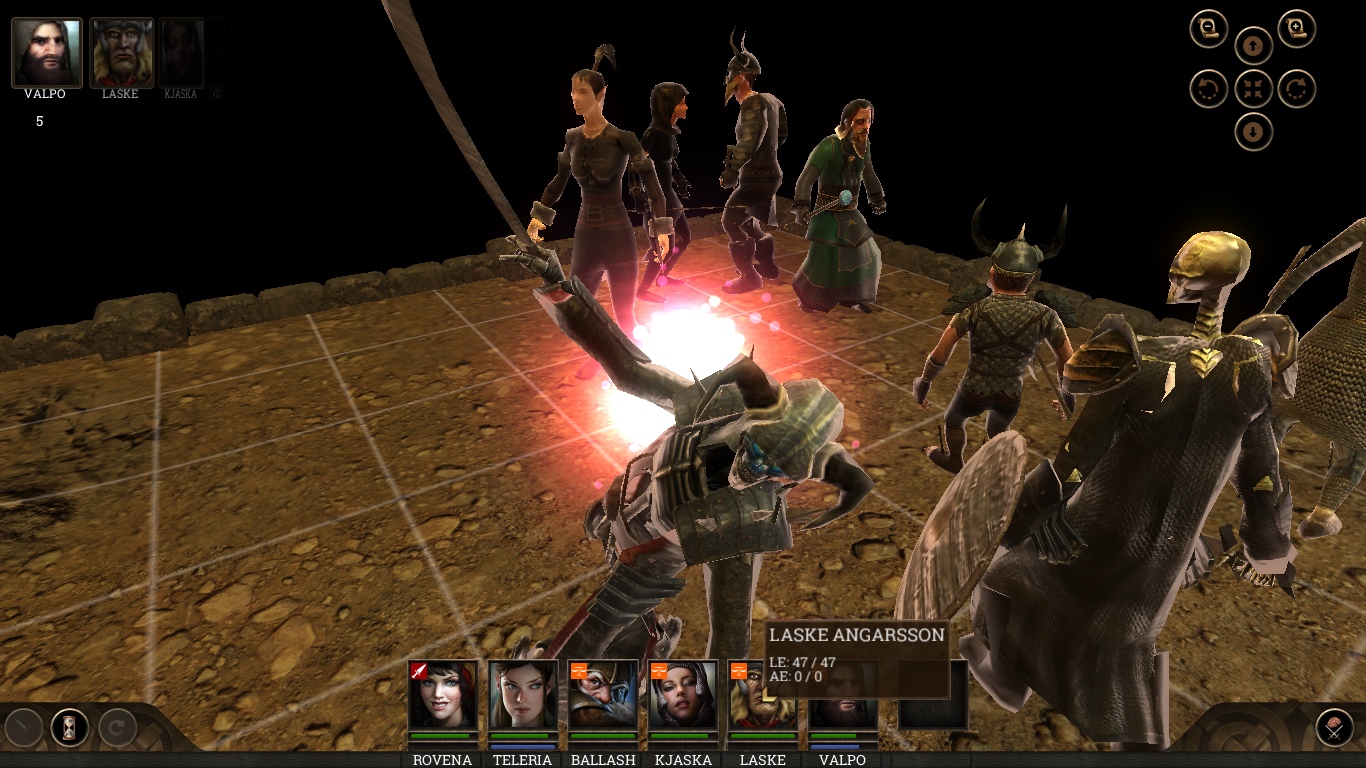
Task: Zoom in with the plus scroll button
Action: click(x=1296, y=28)
